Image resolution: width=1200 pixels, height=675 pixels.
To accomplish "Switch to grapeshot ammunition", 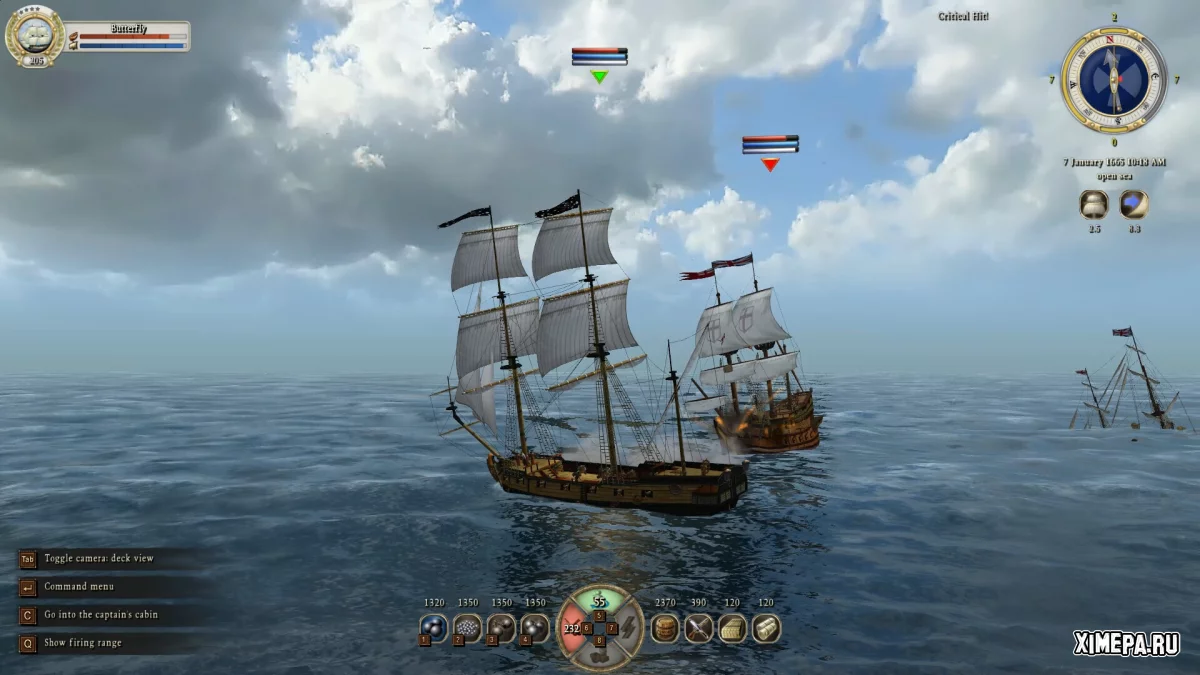I will click(468, 628).
